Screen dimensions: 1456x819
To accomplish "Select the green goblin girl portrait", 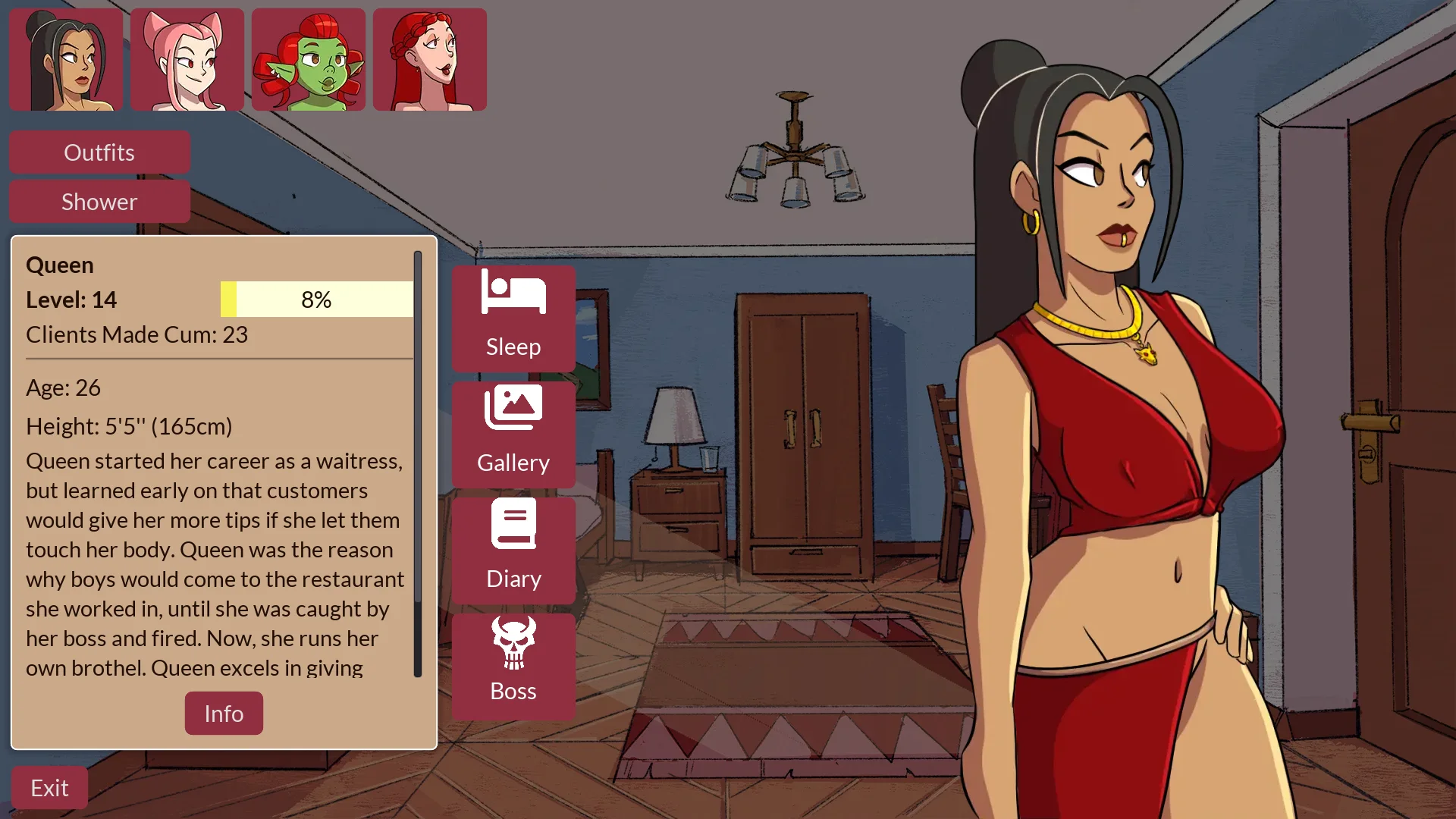I will [309, 60].
